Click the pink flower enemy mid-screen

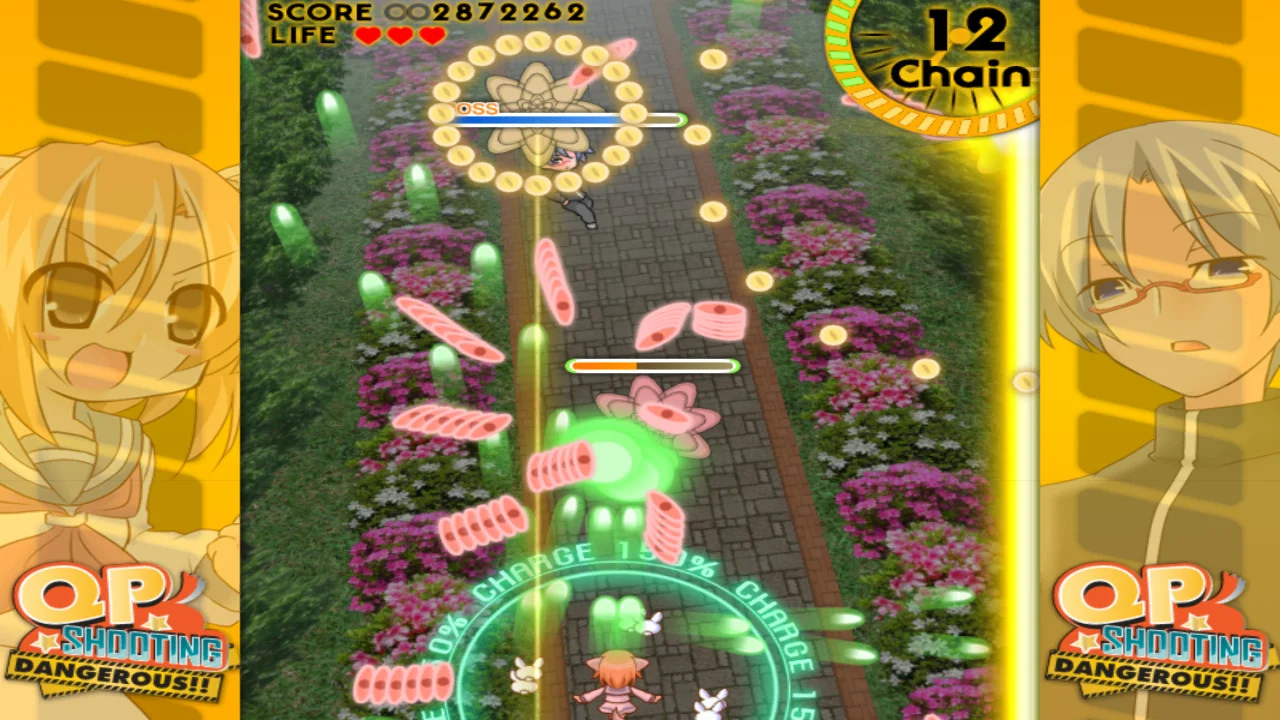[665, 415]
